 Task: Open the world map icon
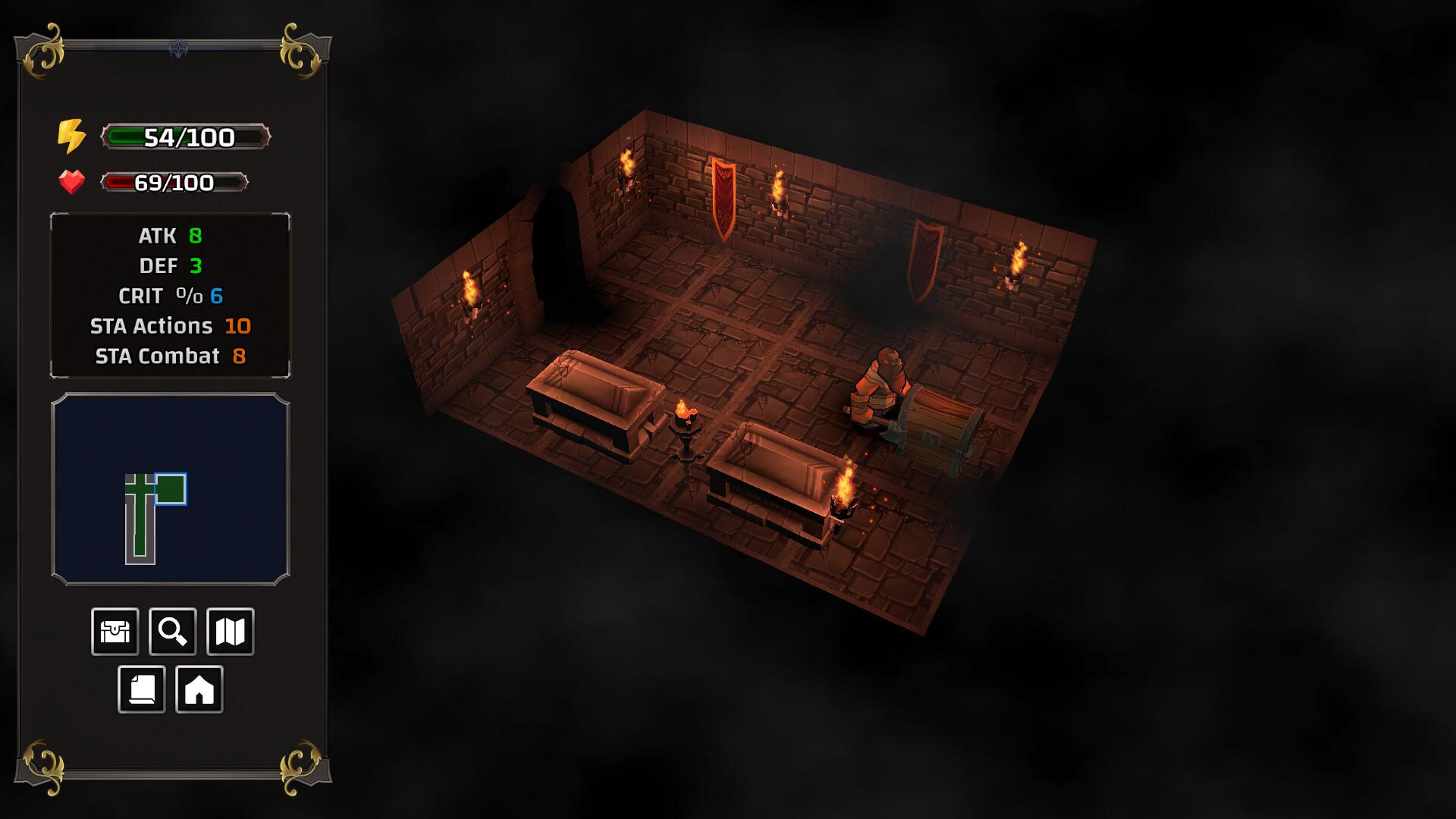click(x=231, y=631)
